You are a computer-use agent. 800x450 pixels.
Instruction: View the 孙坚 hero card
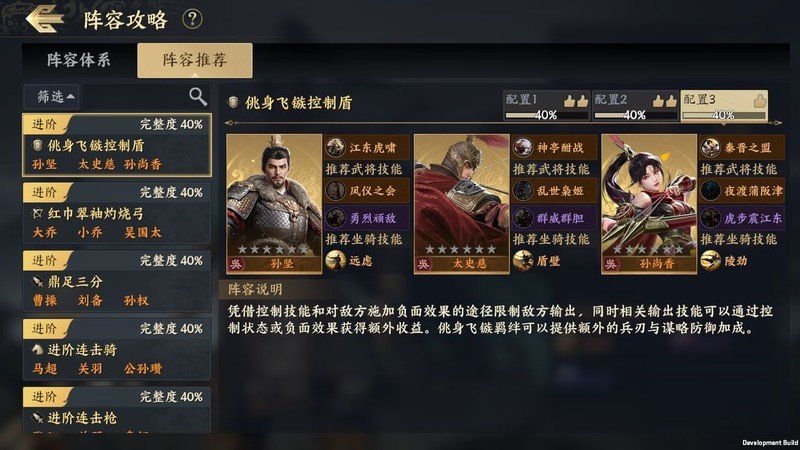[274, 204]
